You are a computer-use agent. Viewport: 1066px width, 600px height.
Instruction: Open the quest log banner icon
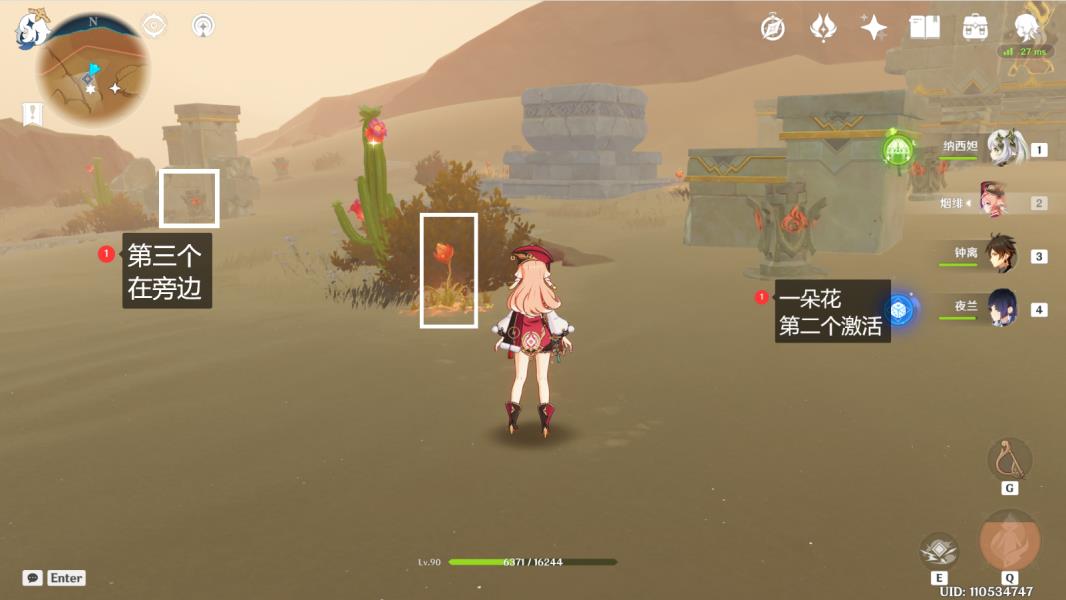pyautogui.click(x=33, y=114)
